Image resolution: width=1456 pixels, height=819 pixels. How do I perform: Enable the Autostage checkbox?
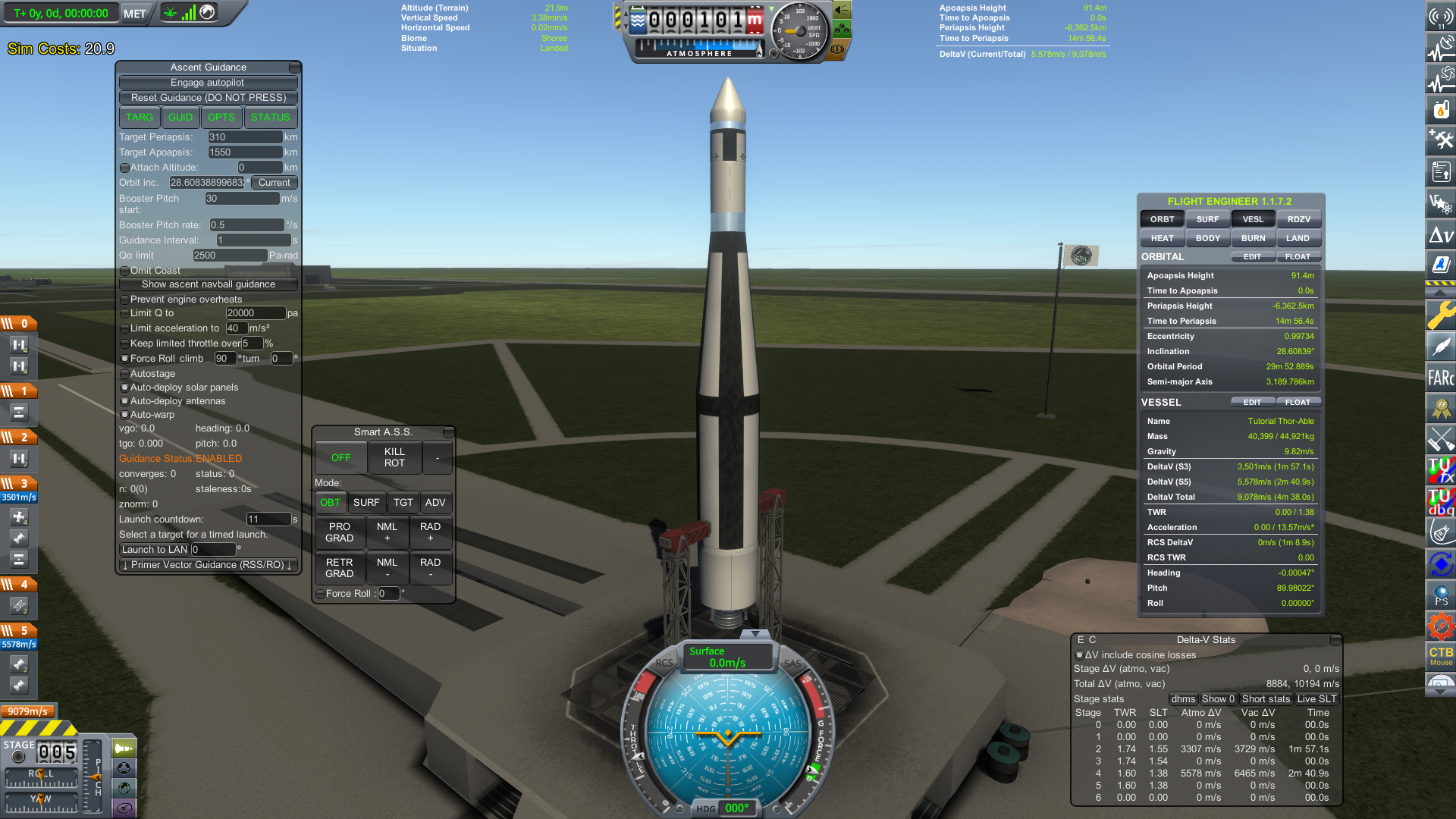tap(125, 374)
